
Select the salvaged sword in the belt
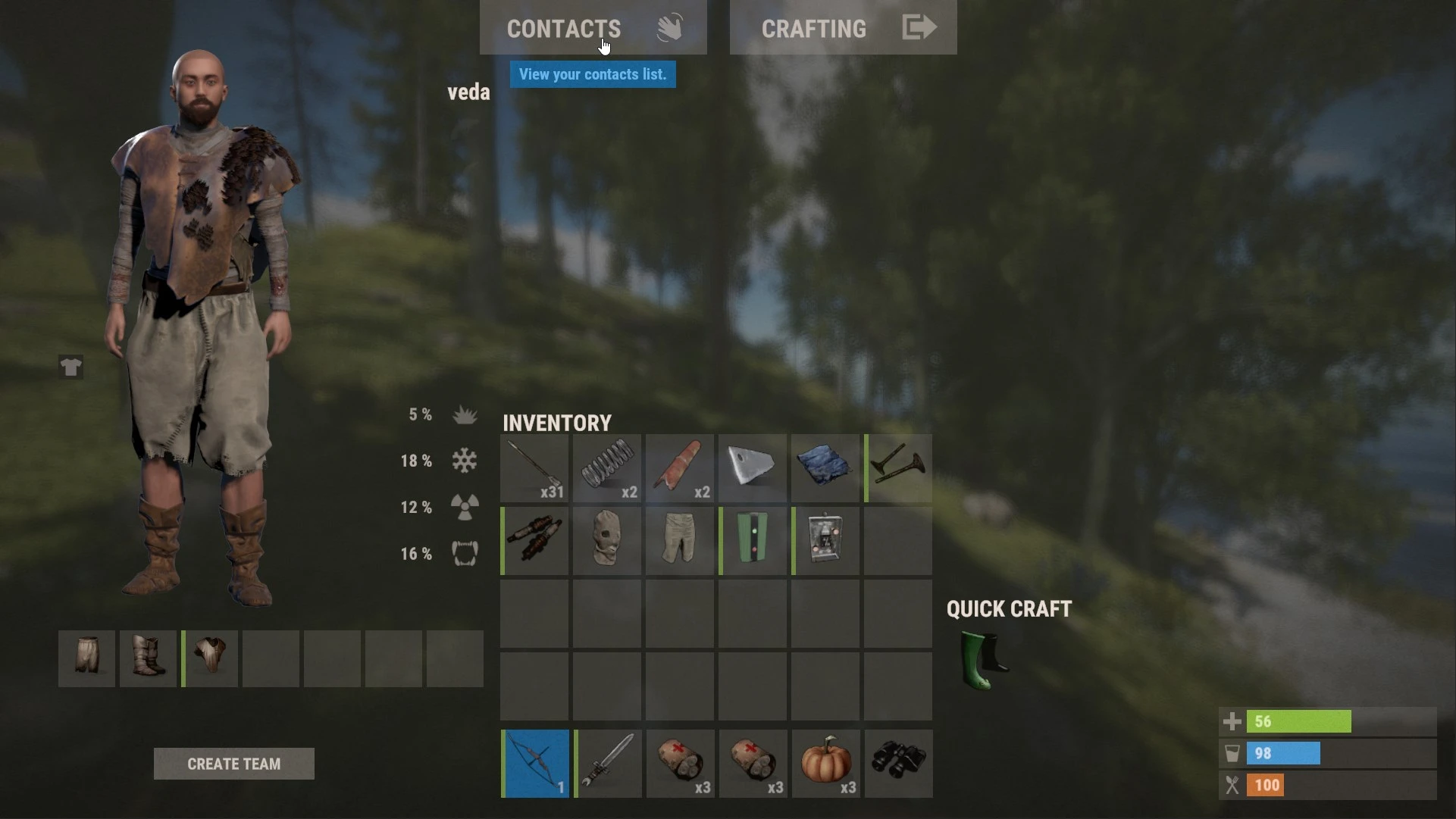click(x=606, y=763)
